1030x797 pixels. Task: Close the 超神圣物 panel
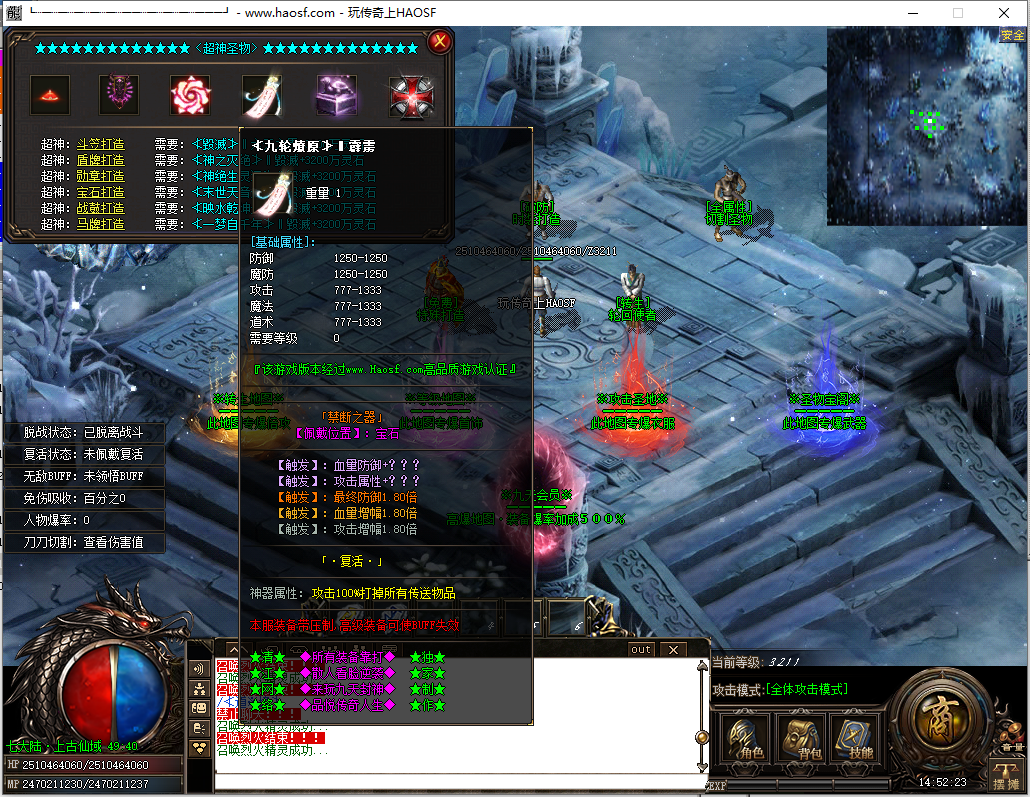[438, 42]
